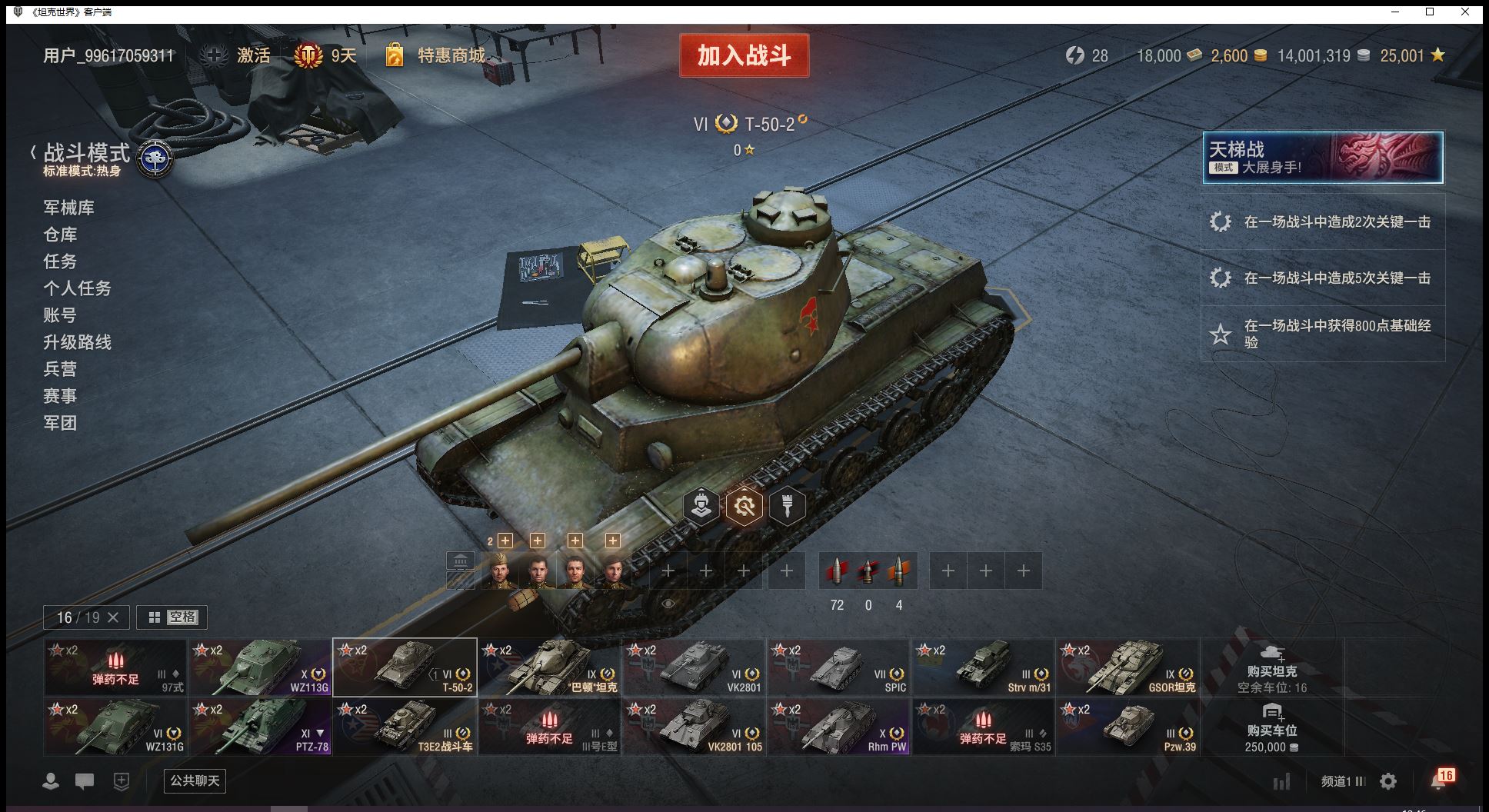
Task: Change the 战斗模式 battle mode selector
Action: [x=100, y=158]
